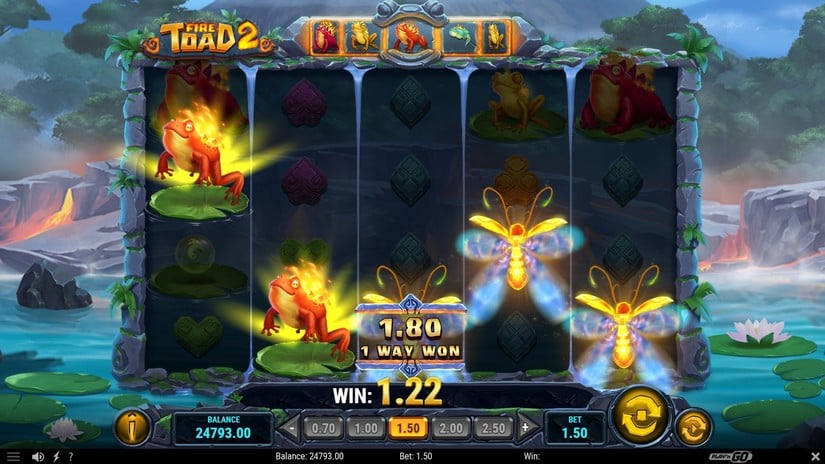Select the 0.70 bet value

(323, 428)
